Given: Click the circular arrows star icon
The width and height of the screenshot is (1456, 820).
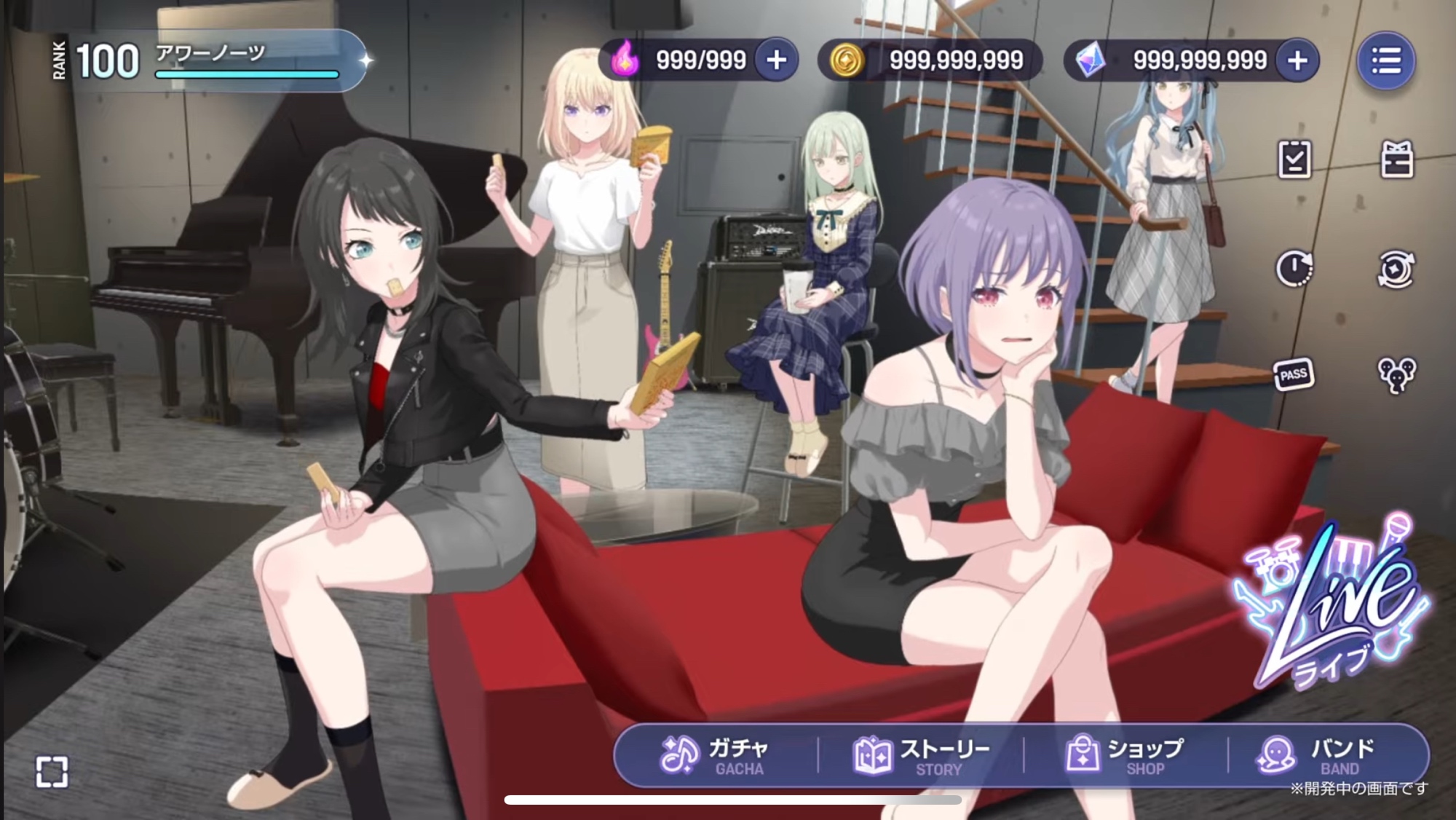Looking at the screenshot, I should click(1396, 269).
